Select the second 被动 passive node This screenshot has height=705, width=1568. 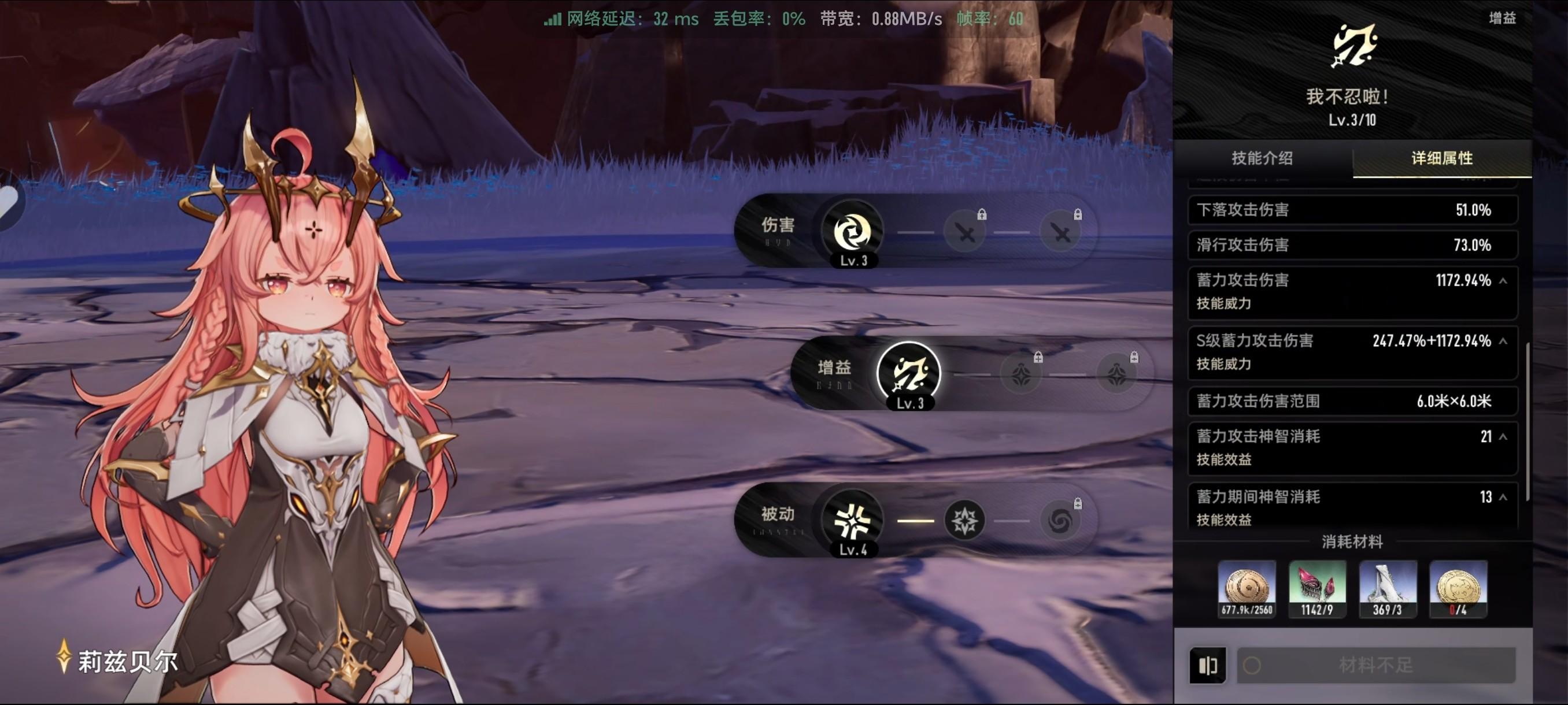tap(964, 520)
